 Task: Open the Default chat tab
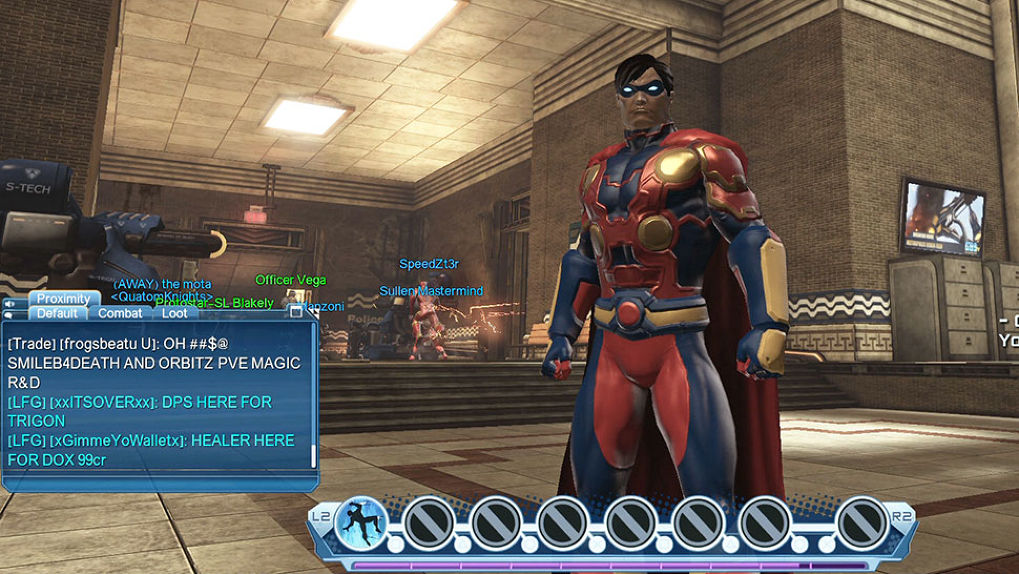coord(57,313)
